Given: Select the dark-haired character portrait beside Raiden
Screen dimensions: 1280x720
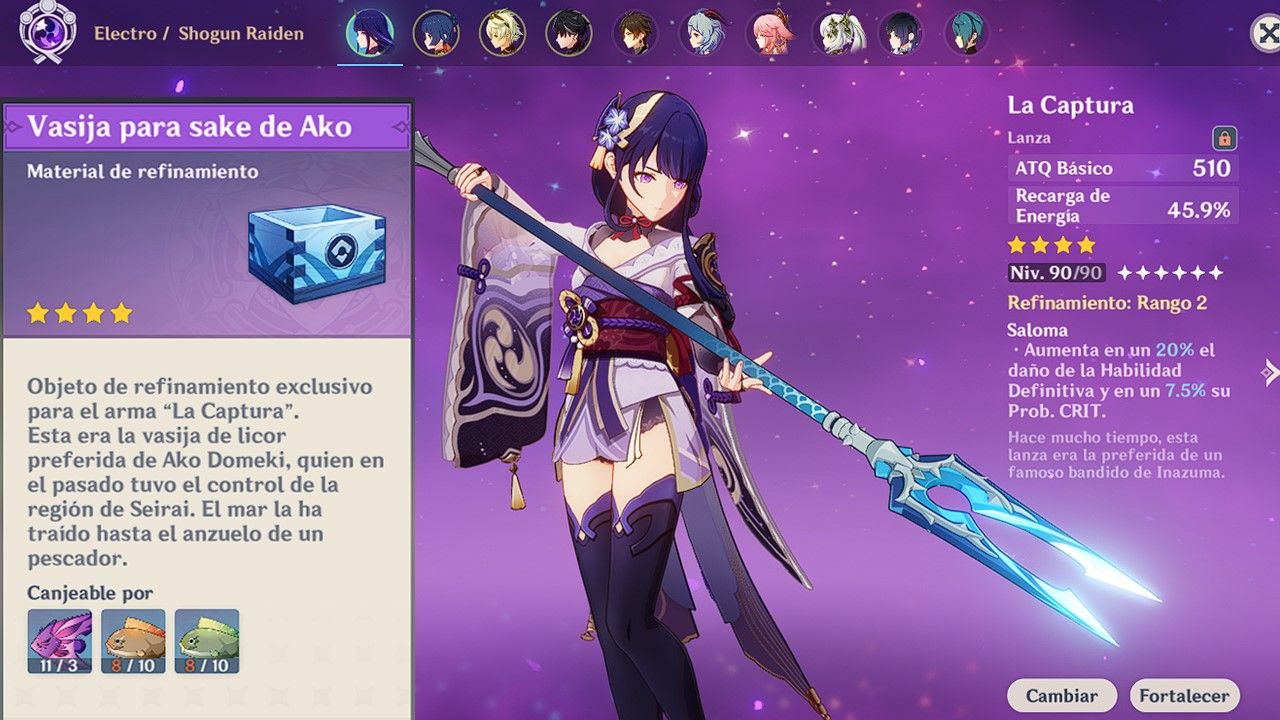Looking at the screenshot, I should coord(437,31).
